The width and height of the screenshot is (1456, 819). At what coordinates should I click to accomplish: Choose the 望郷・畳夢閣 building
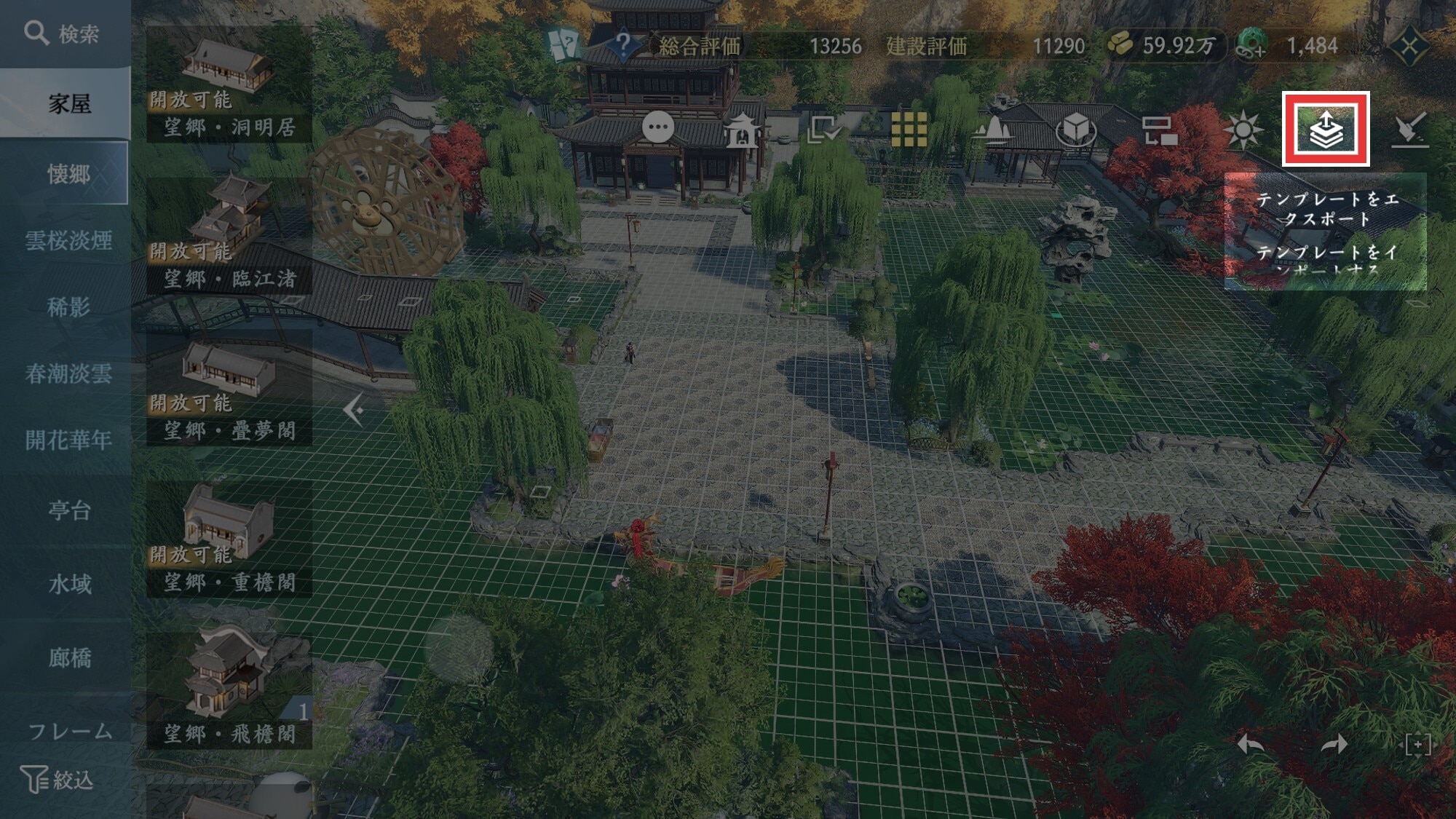click(229, 387)
